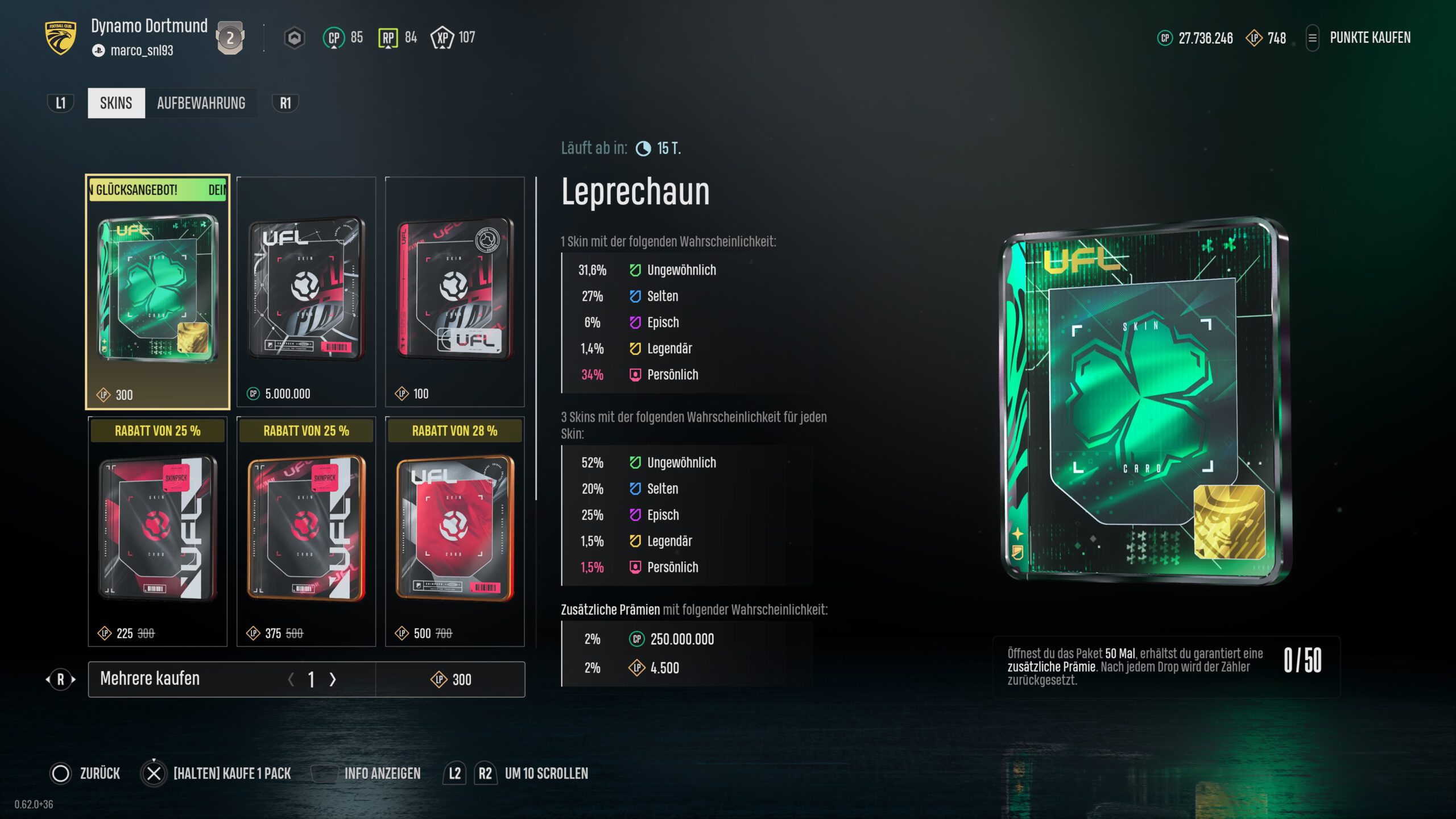Select the green Leprechaun pack for 300
The width and height of the screenshot is (1456, 819).
click(x=158, y=292)
